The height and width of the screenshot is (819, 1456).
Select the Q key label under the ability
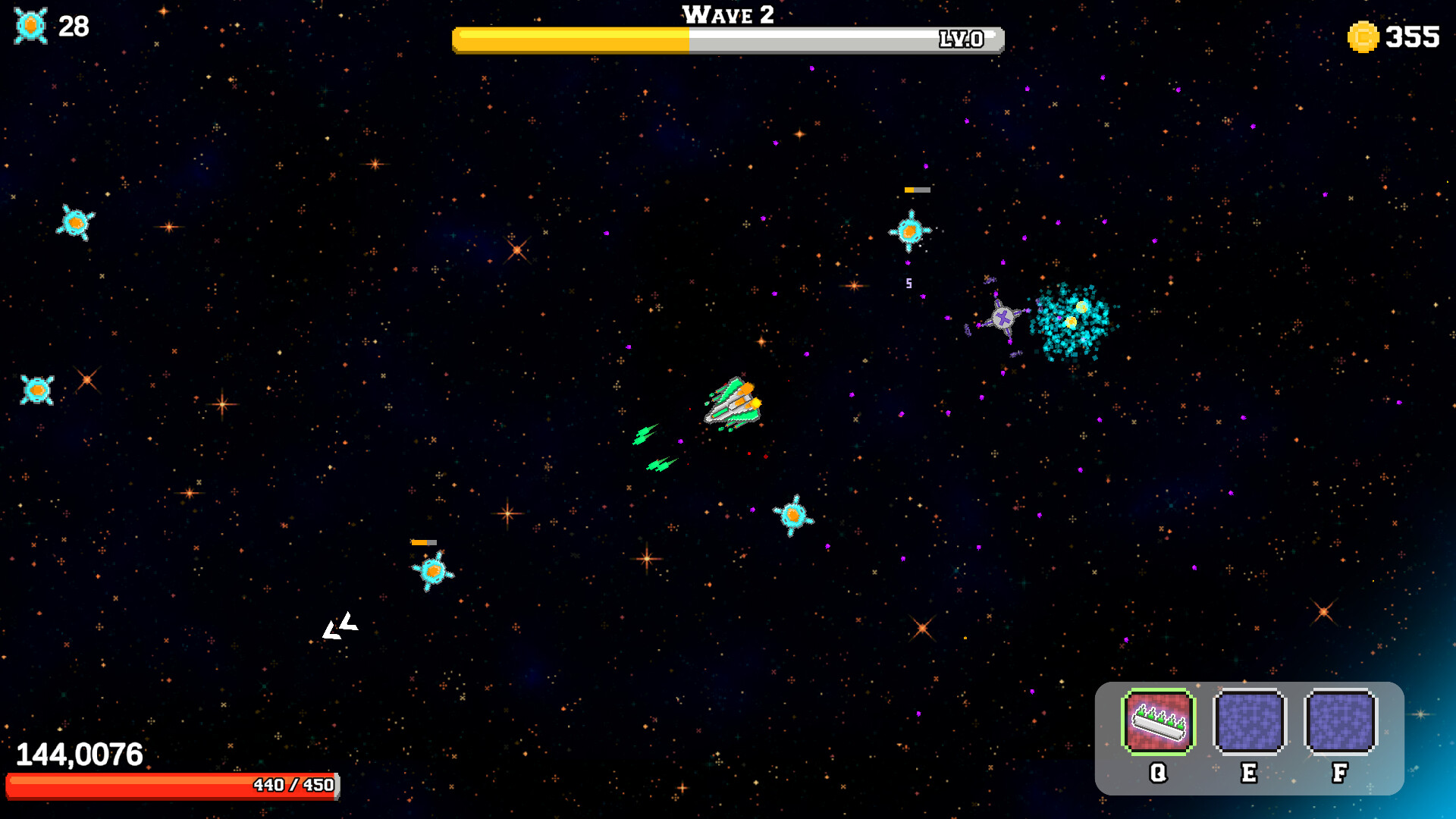point(1158,773)
